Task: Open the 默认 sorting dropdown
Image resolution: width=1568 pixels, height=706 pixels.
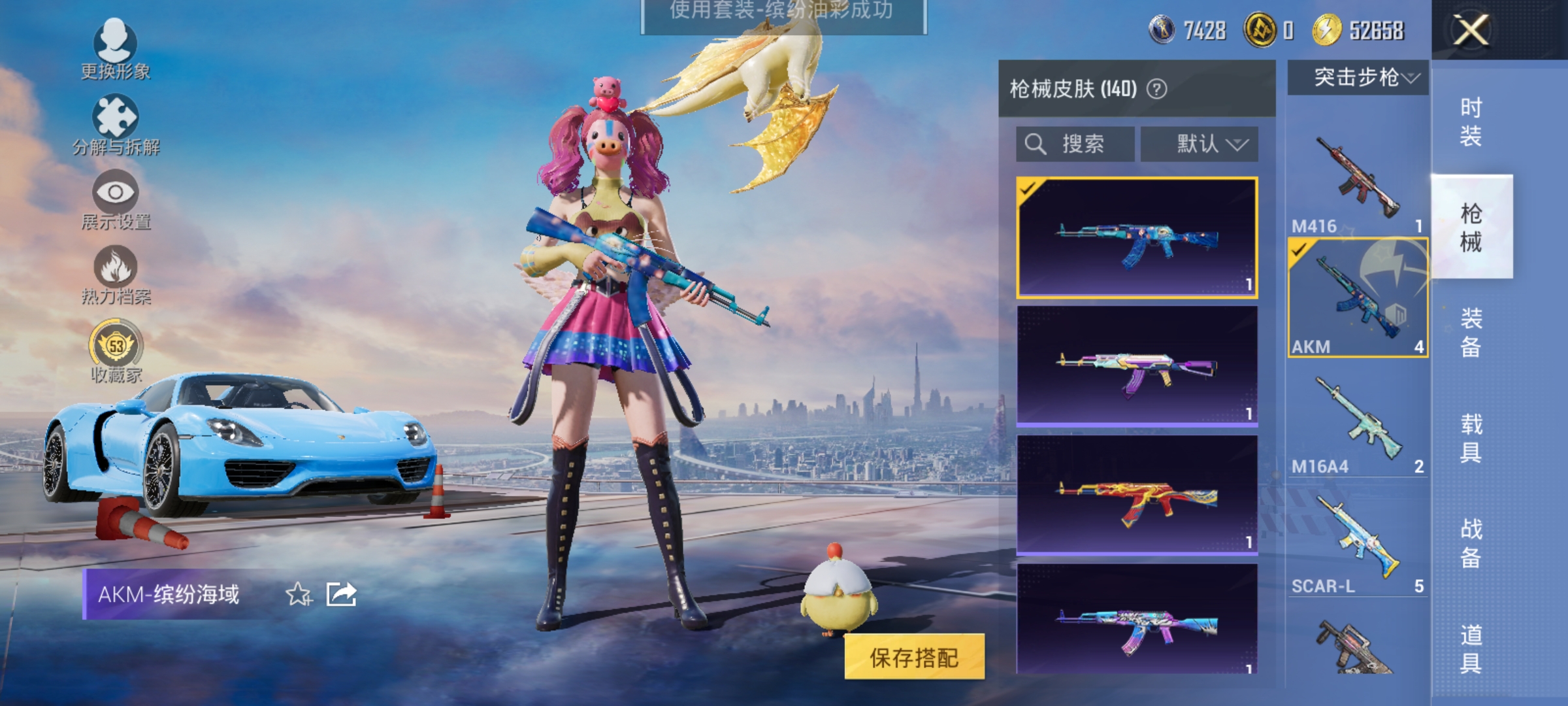Action: [x=1201, y=144]
